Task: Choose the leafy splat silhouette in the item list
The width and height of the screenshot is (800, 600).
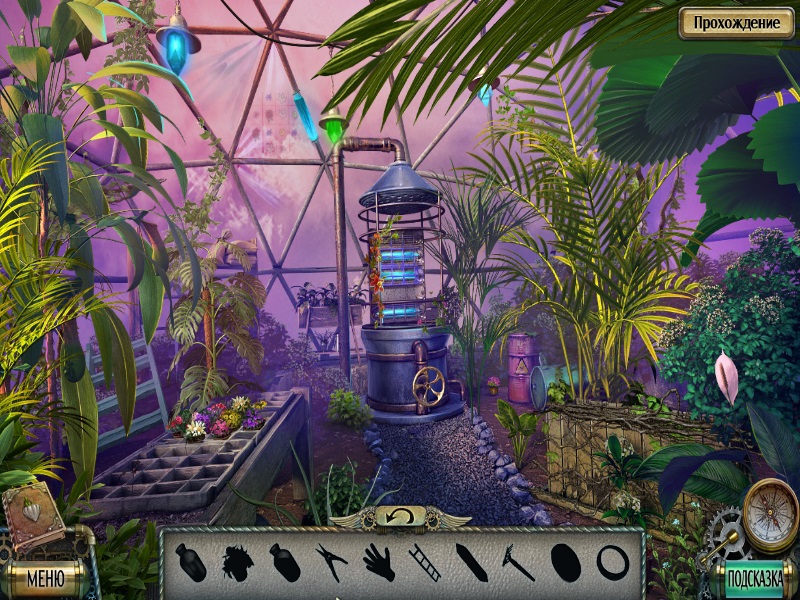Action: click(x=238, y=561)
